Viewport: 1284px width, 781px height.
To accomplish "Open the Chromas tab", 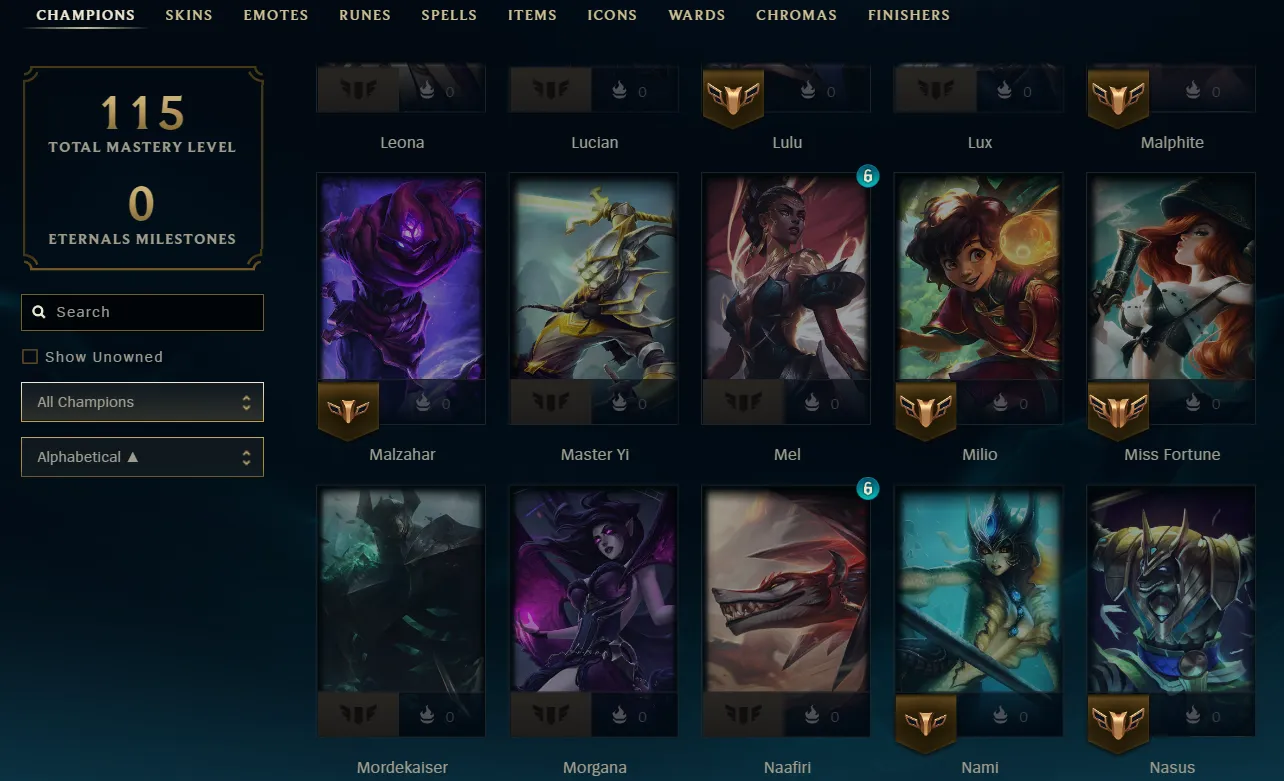I will coord(796,15).
